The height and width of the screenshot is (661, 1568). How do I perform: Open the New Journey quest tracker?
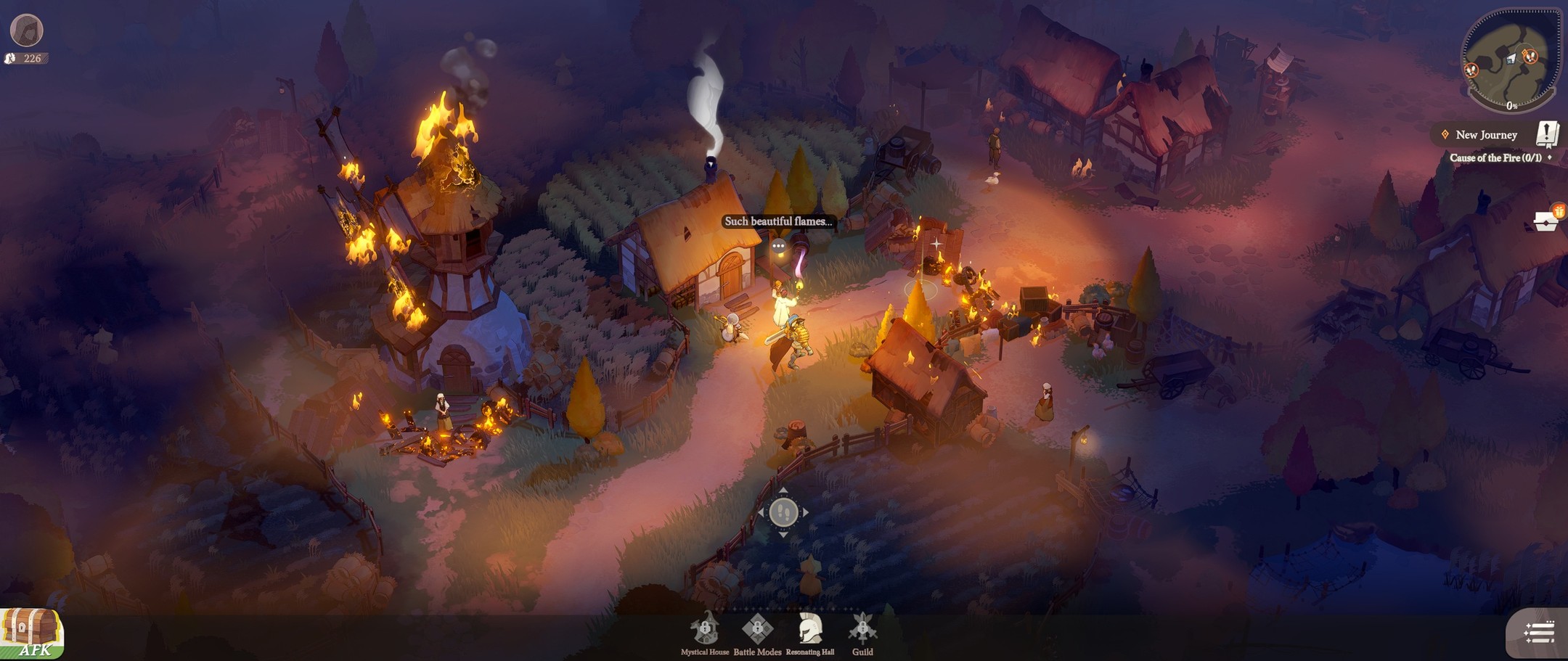[1486, 135]
